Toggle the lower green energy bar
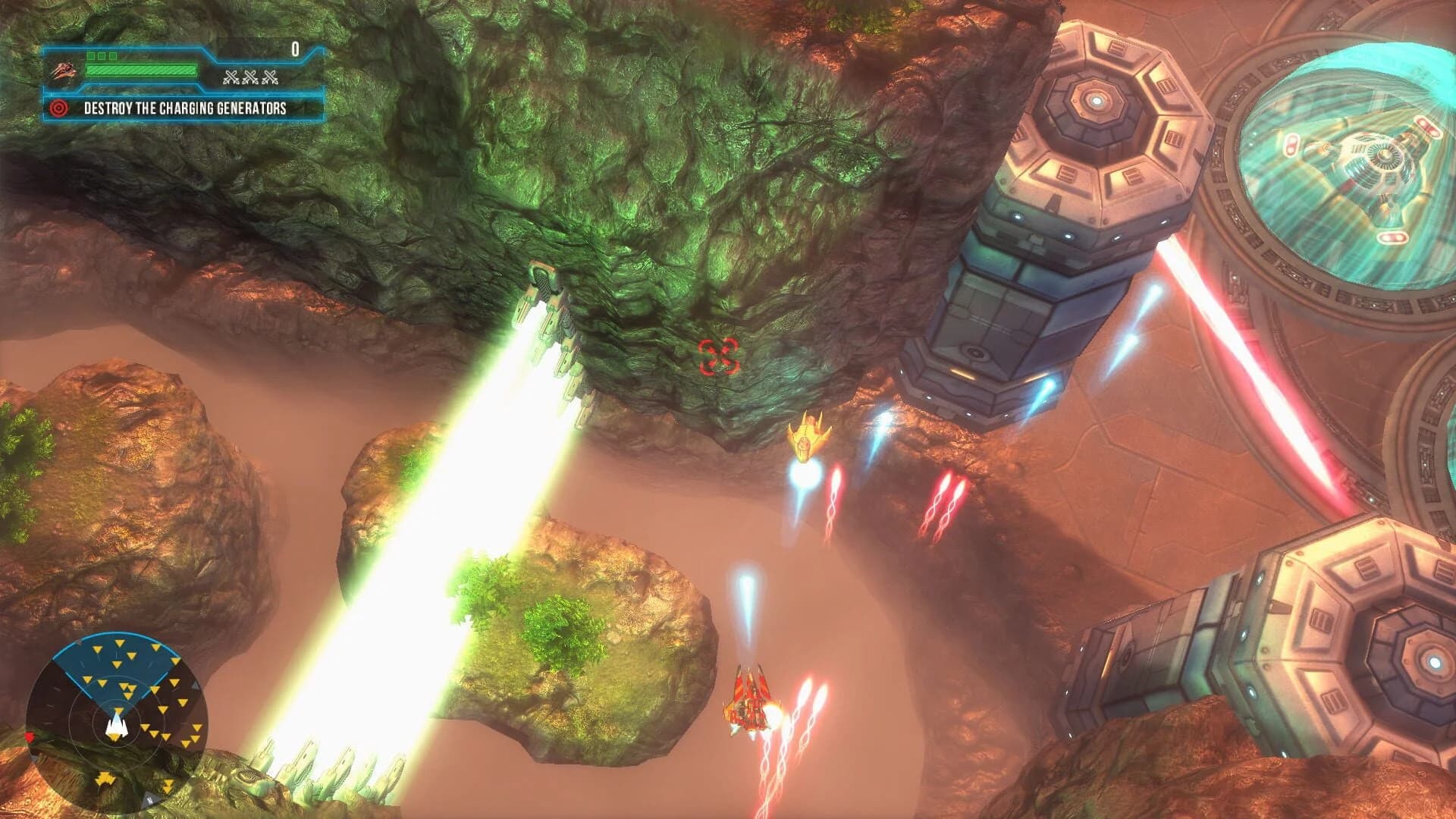The height and width of the screenshot is (819, 1456). click(140, 71)
